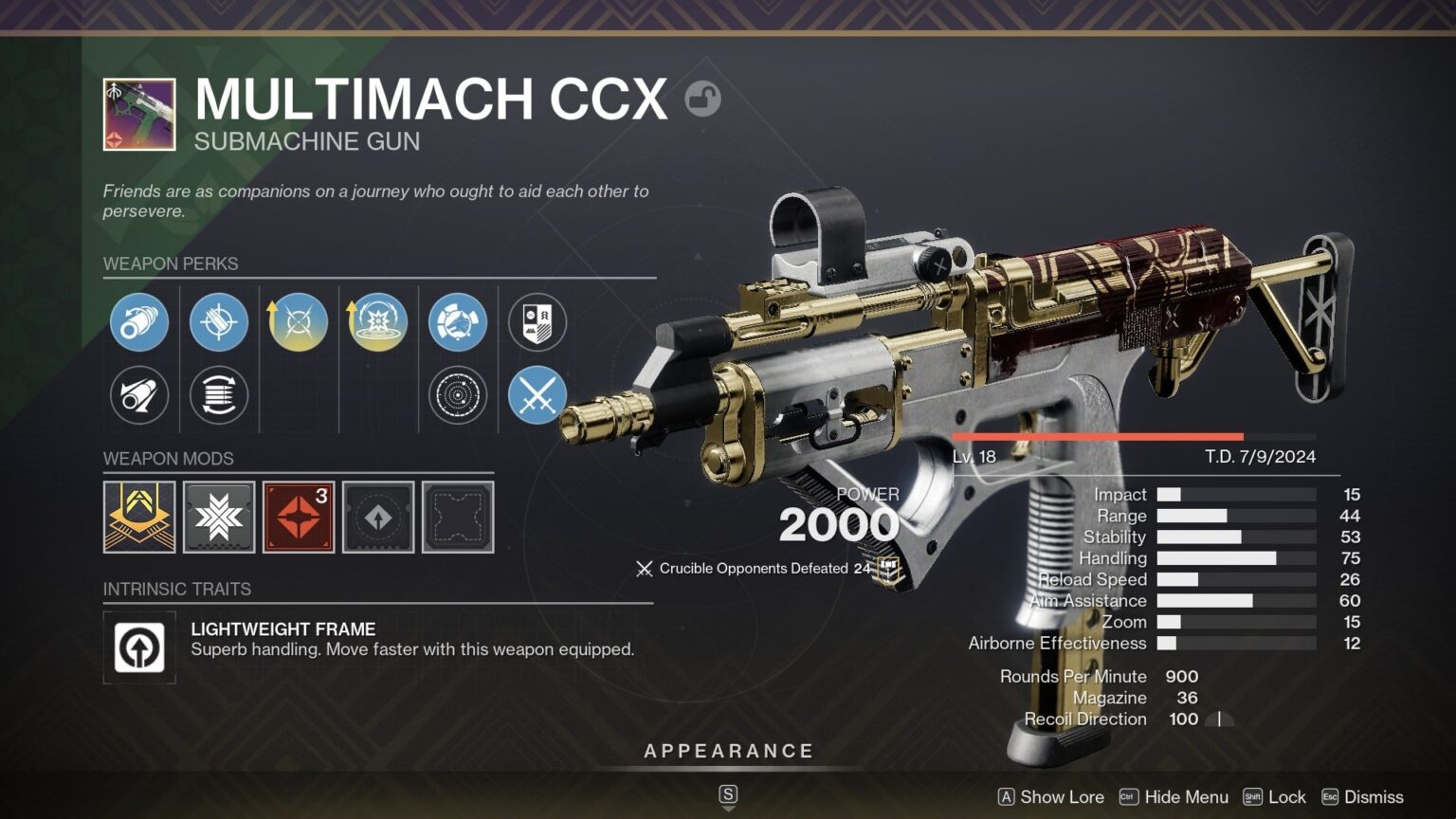Select the white snowflake weapon mod
The height and width of the screenshot is (819, 1456).
219,518
